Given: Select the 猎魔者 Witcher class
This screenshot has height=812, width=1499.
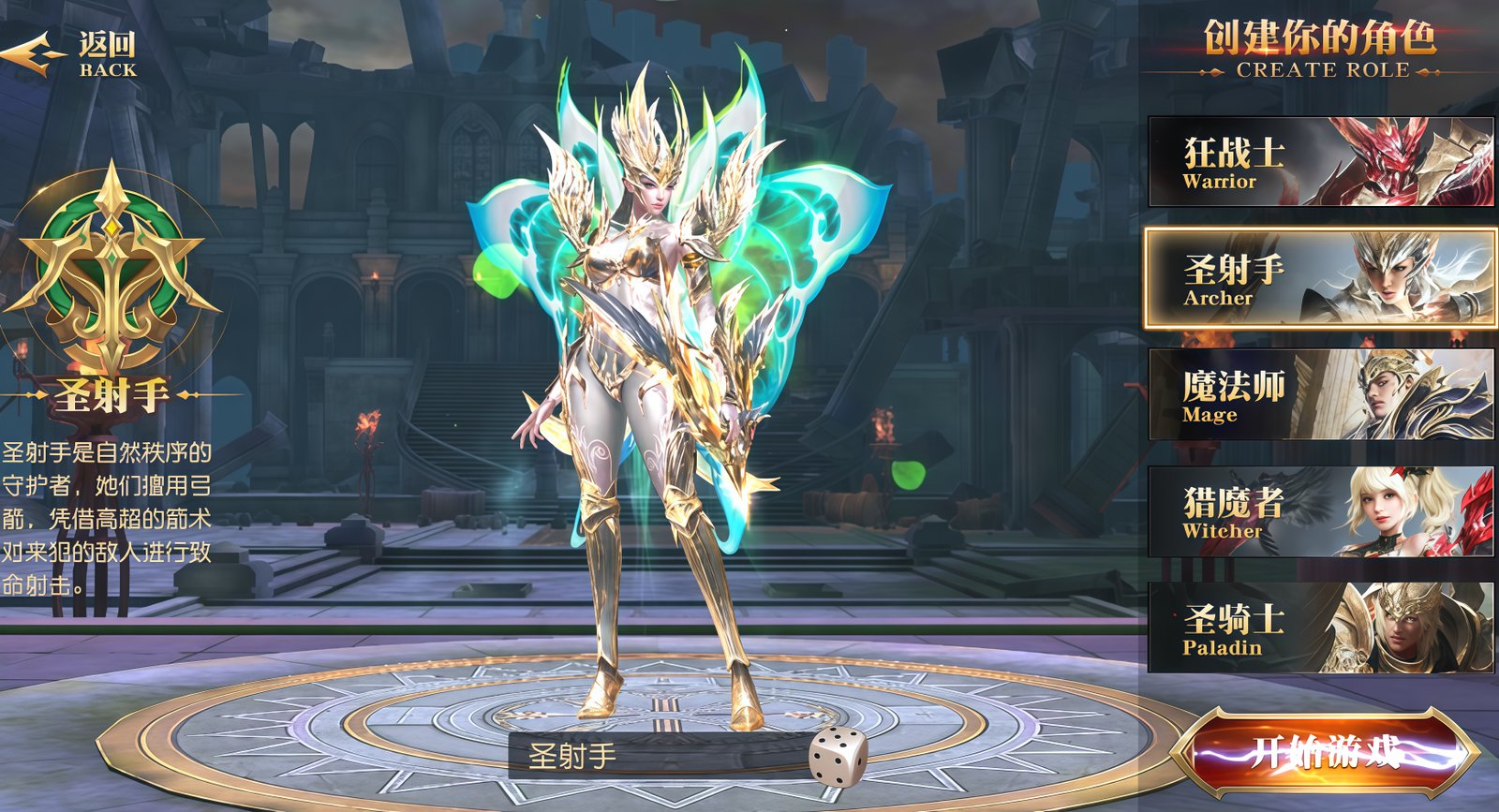Looking at the screenshot, I should pos(1320,511).
